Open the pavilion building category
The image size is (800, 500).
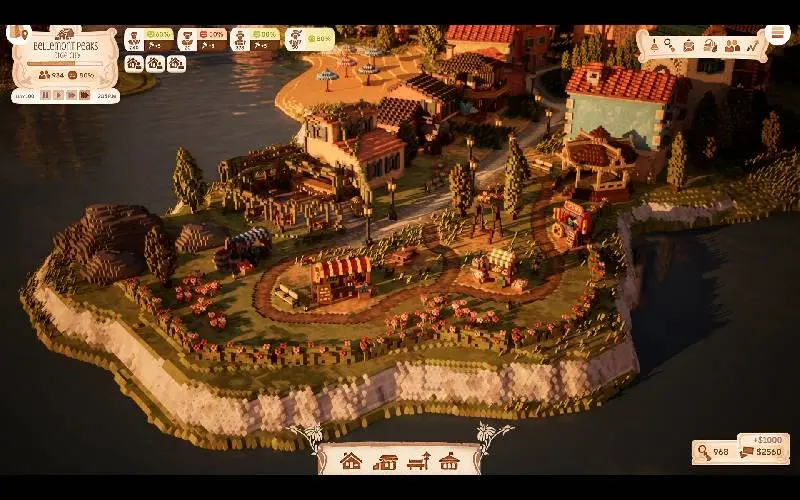pyautogui.click(x=450, y=461)
